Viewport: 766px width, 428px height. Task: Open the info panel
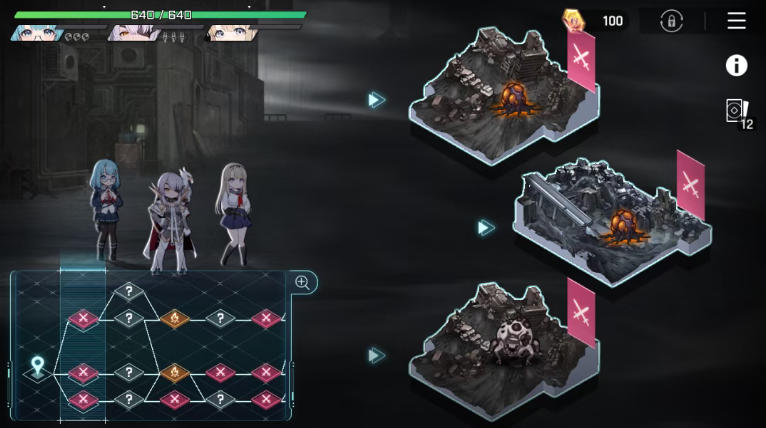(737, 66)
